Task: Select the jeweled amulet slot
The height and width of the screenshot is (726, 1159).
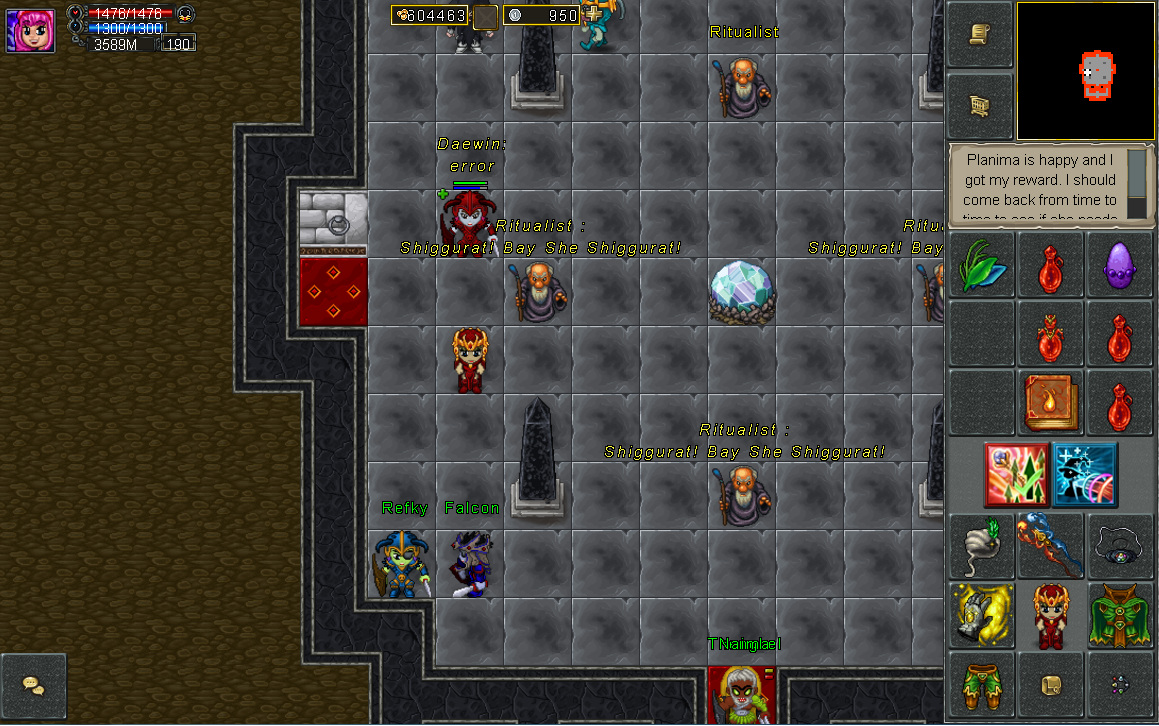Action: (1119, 546)
